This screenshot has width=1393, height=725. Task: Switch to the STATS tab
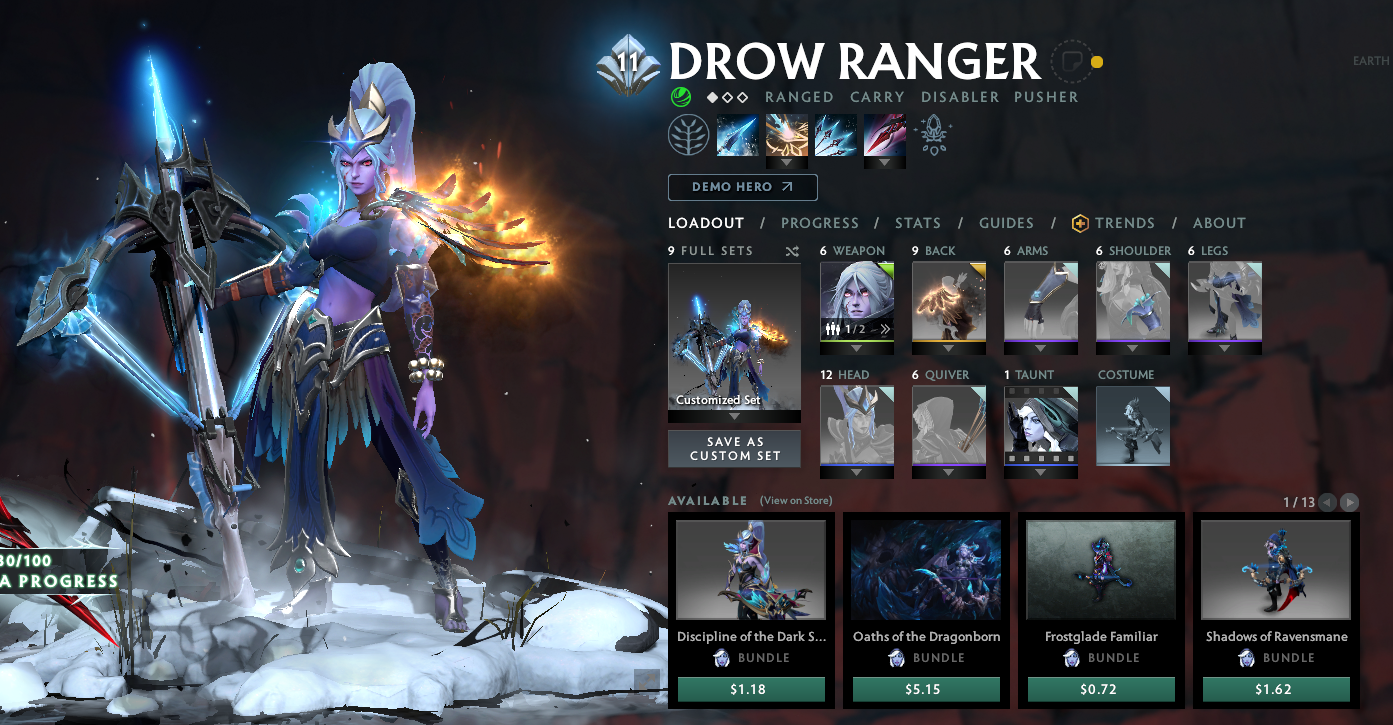pos(917,223)
